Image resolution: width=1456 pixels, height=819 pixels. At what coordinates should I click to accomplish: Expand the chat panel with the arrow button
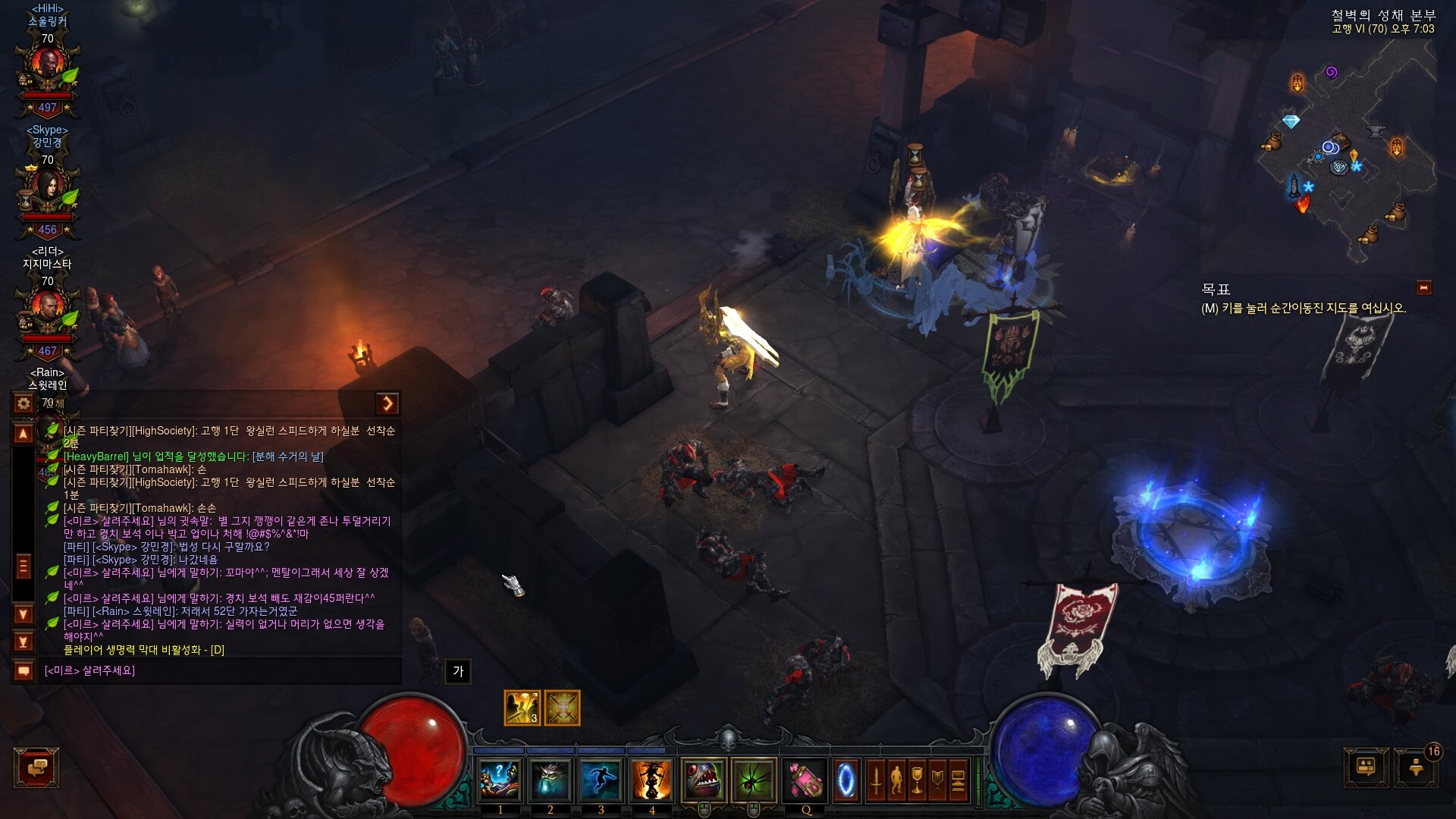[x=388, y=403]
